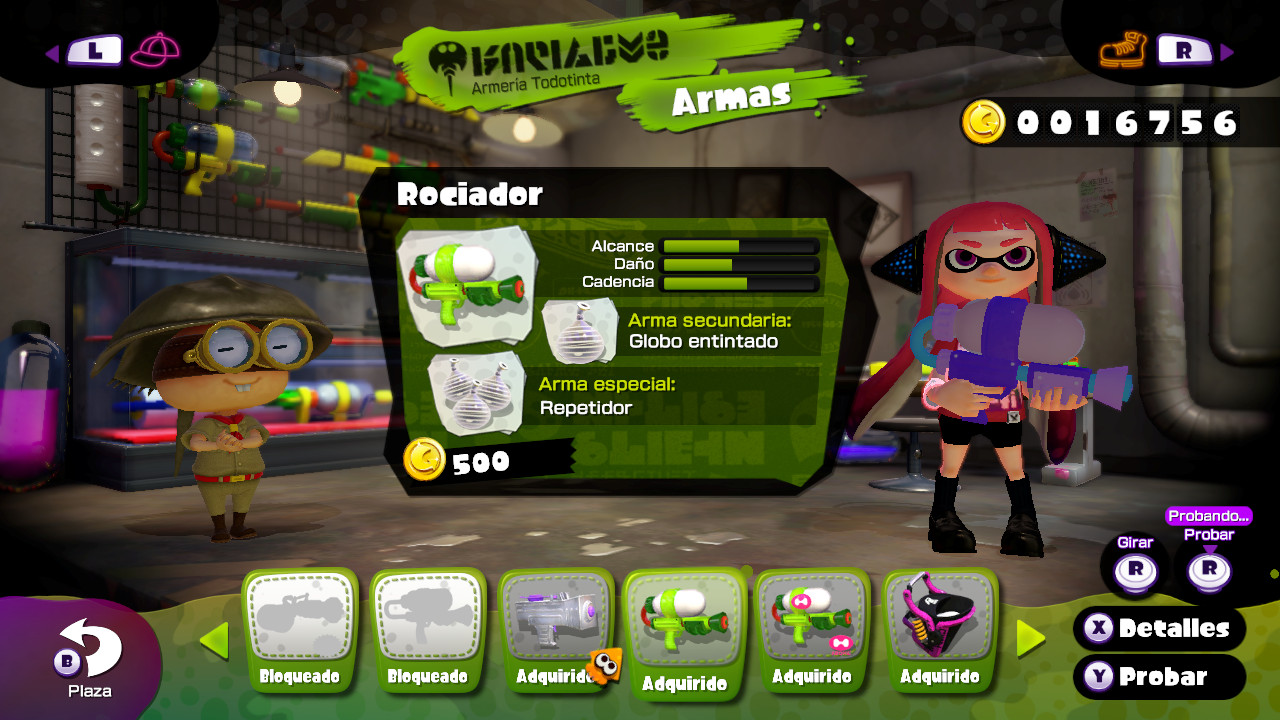Open weapon details with the X Detalles button
Viewport: 1280px width, 720px height.
click(1159, 630)
